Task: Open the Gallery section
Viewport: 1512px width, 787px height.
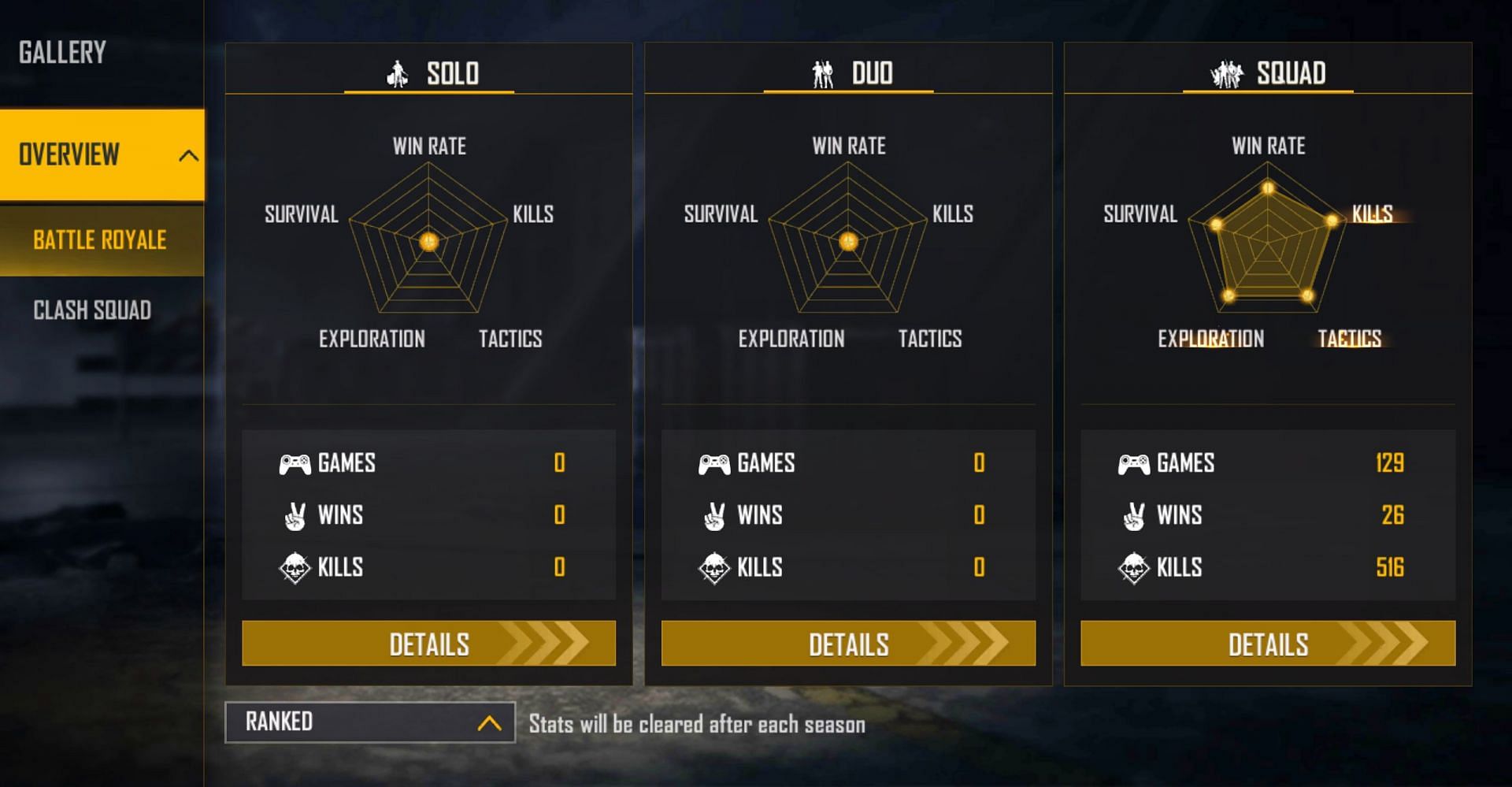Action: [63, 53]
